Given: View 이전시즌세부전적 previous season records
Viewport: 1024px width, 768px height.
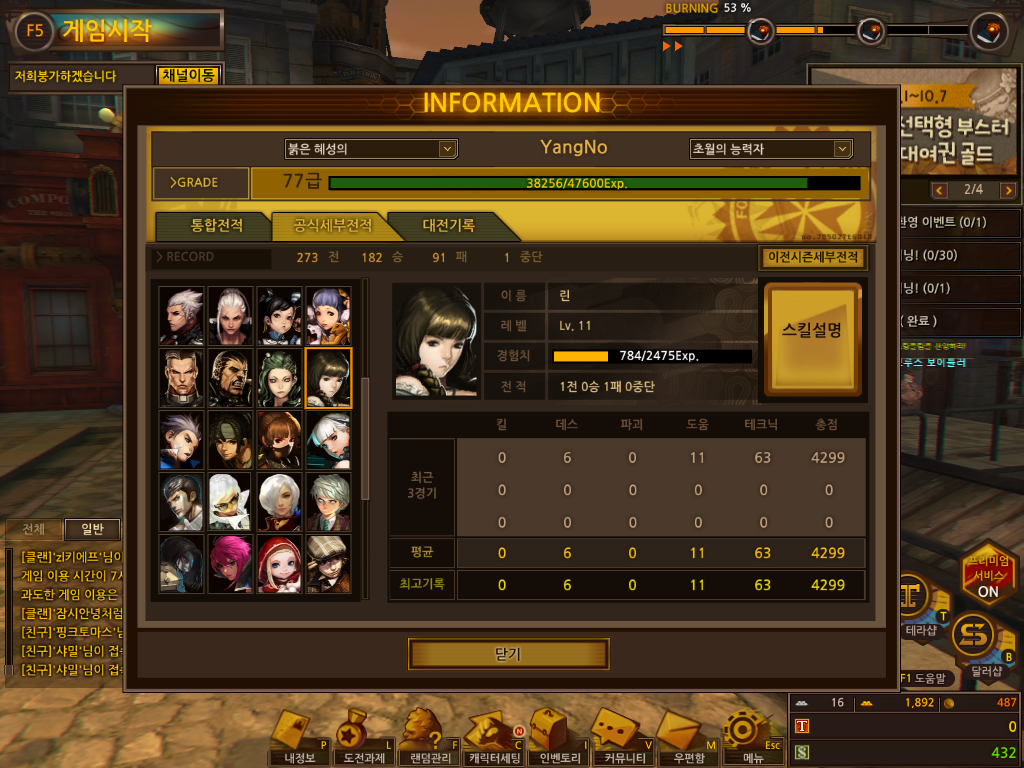Looking at the screenshot, I should (812, 257).
